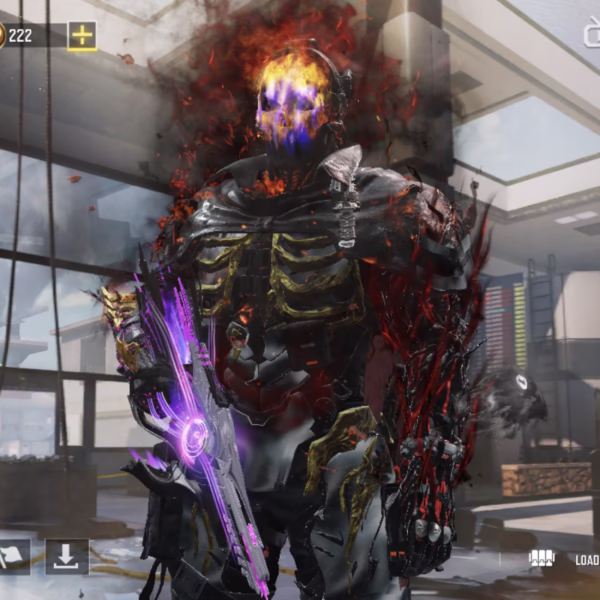Screen dimensions: 600x600
Task: Open the TV icon in the corner
Action: click(x=592, y=33)
